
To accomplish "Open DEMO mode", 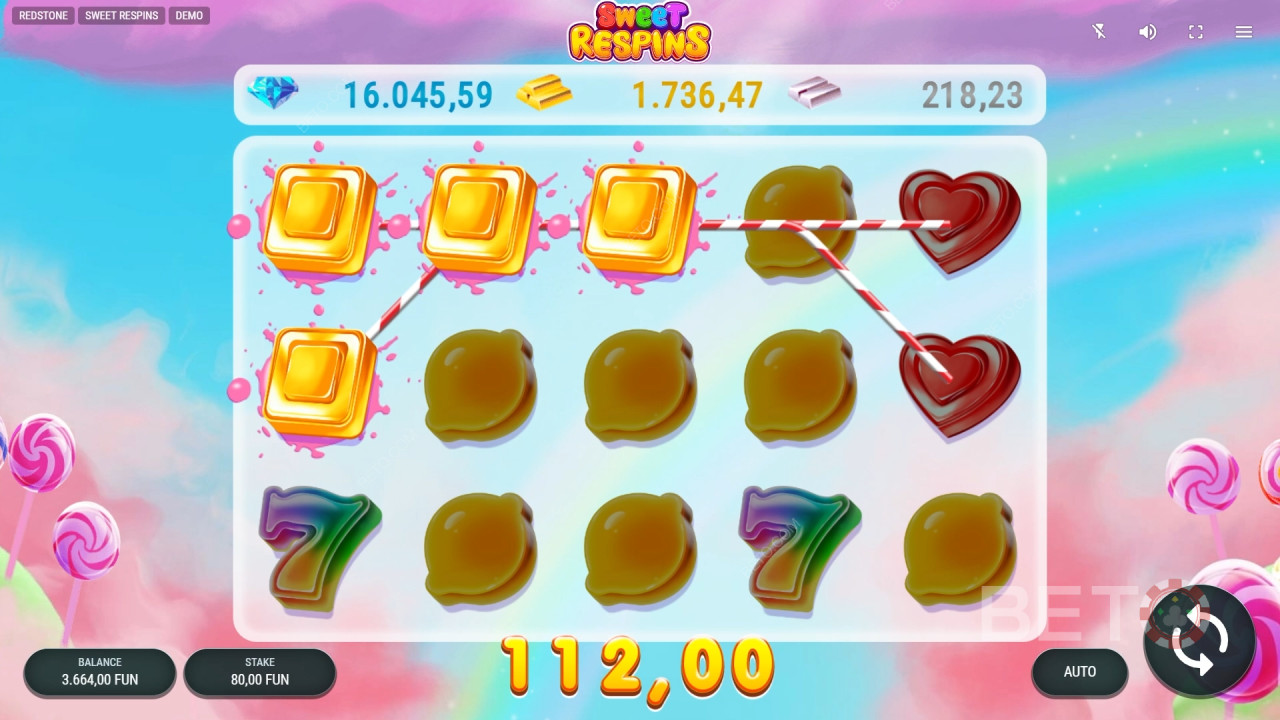I will (189, 15).
